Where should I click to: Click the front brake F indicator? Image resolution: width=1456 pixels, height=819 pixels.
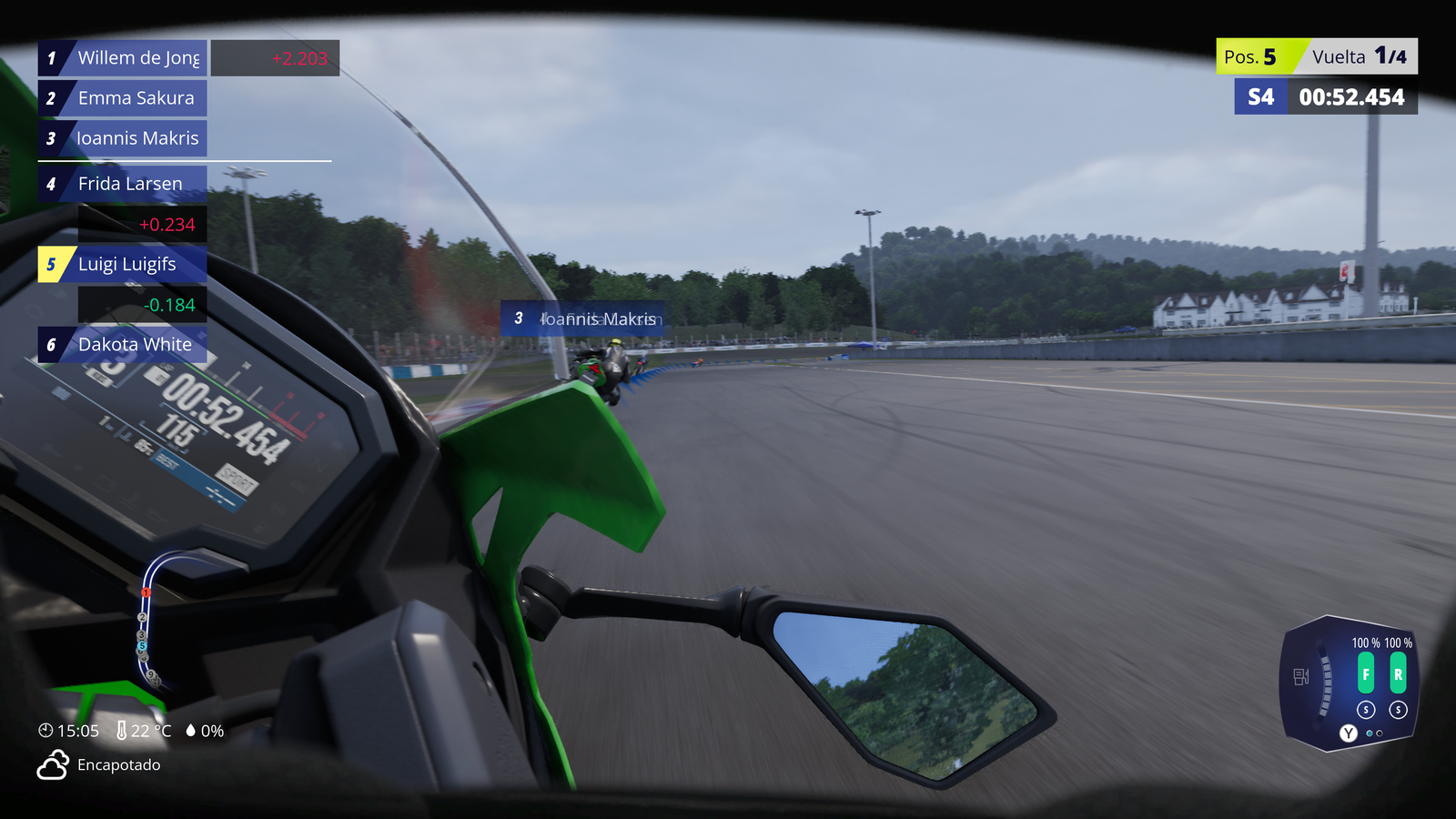point(1365,673)
